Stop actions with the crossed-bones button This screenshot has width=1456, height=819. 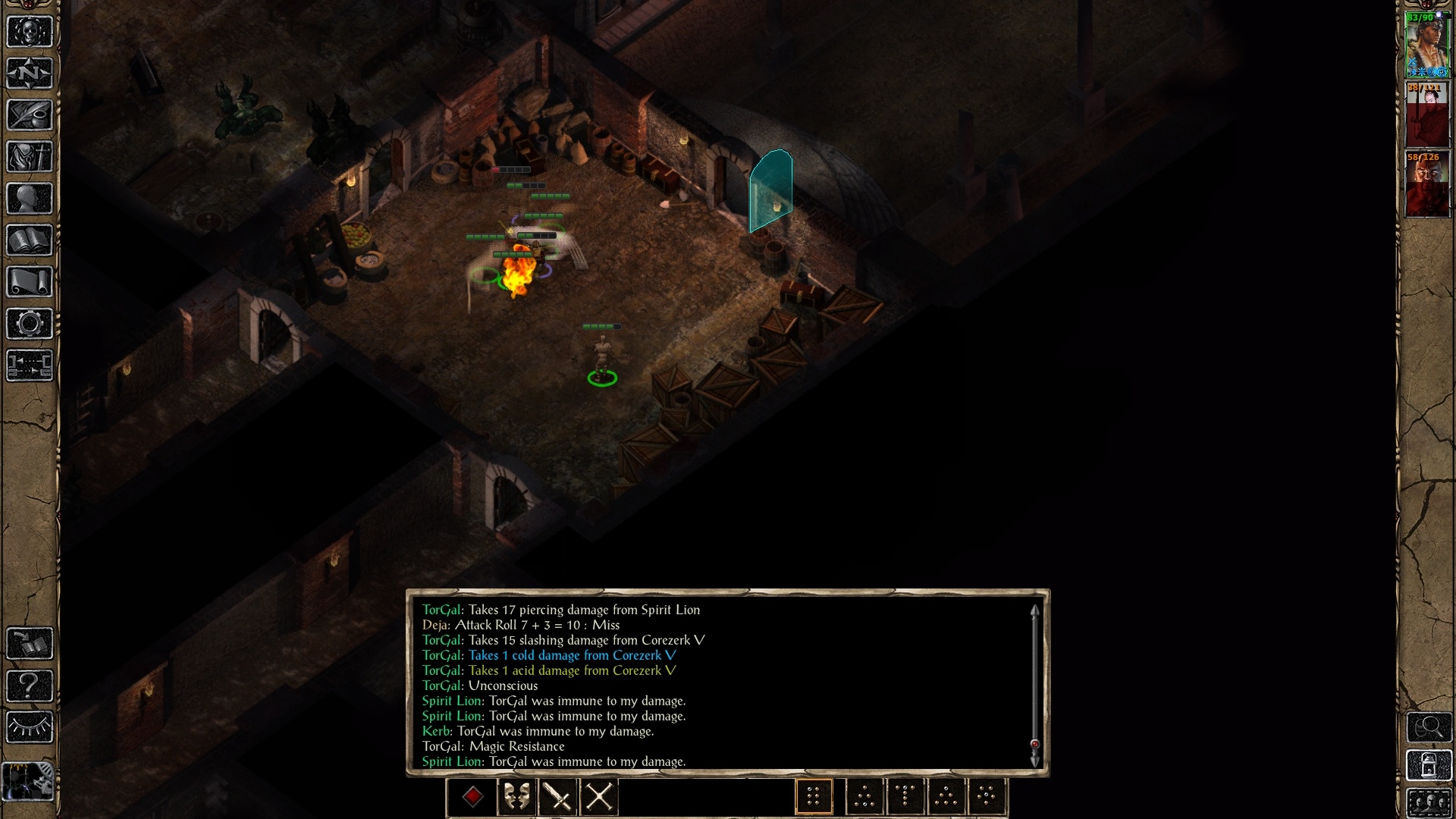[599, 797]
